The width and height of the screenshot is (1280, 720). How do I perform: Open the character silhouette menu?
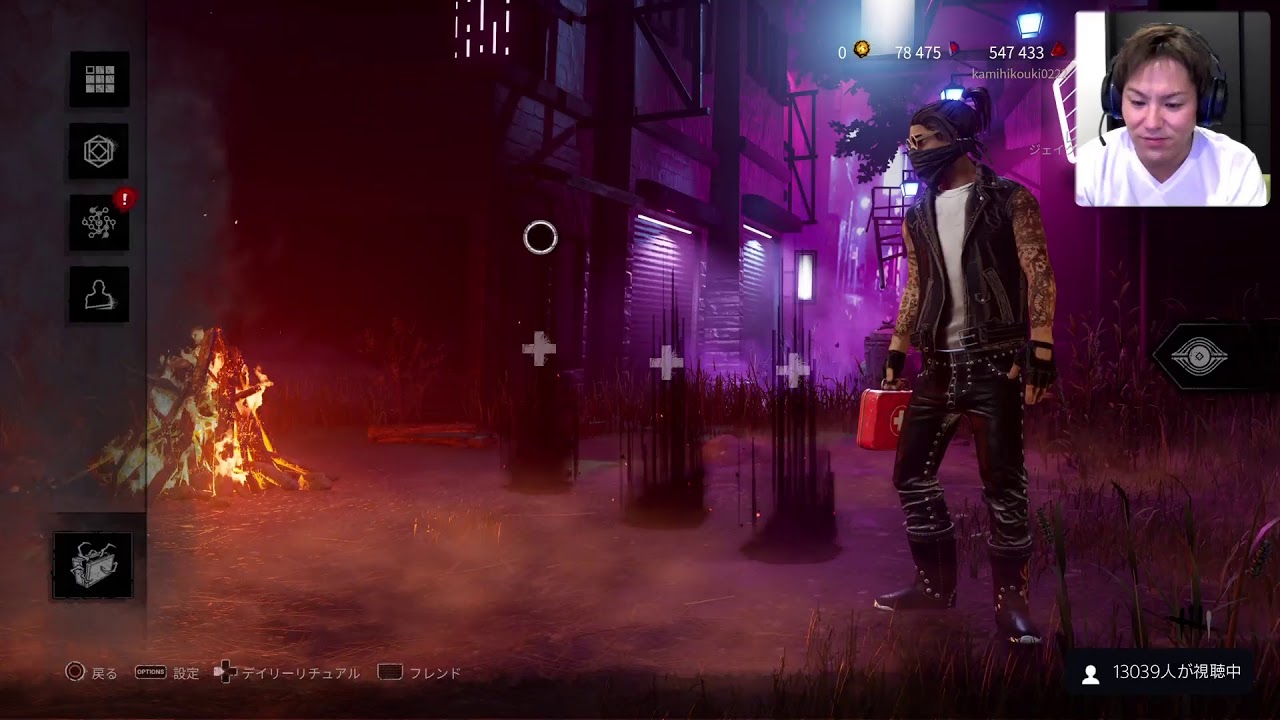coord(99,295)
